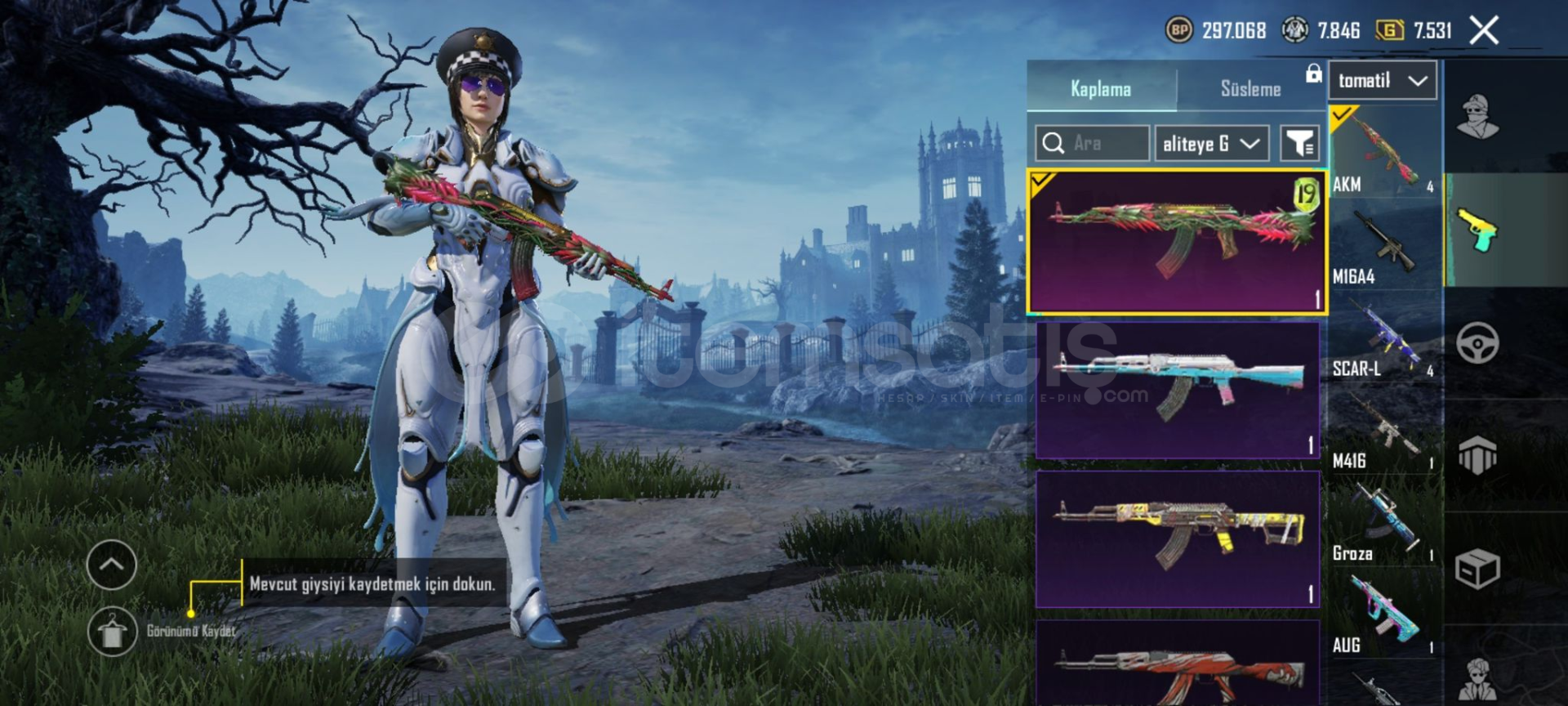Select Groza in the weapon list
1568x706 pixels.
(1383, 522)
